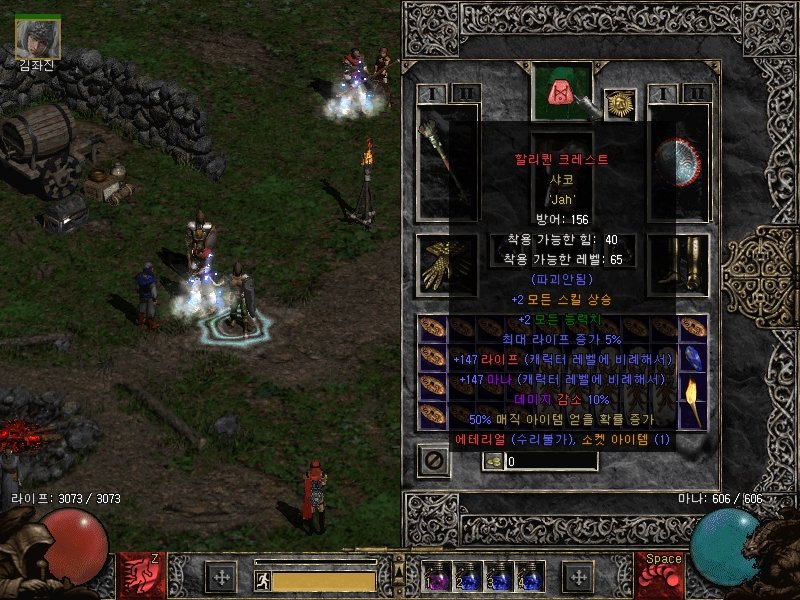Use the purple rejuvenation potion in belt
This screenshot has height=600, width=800.
[437, 576]
